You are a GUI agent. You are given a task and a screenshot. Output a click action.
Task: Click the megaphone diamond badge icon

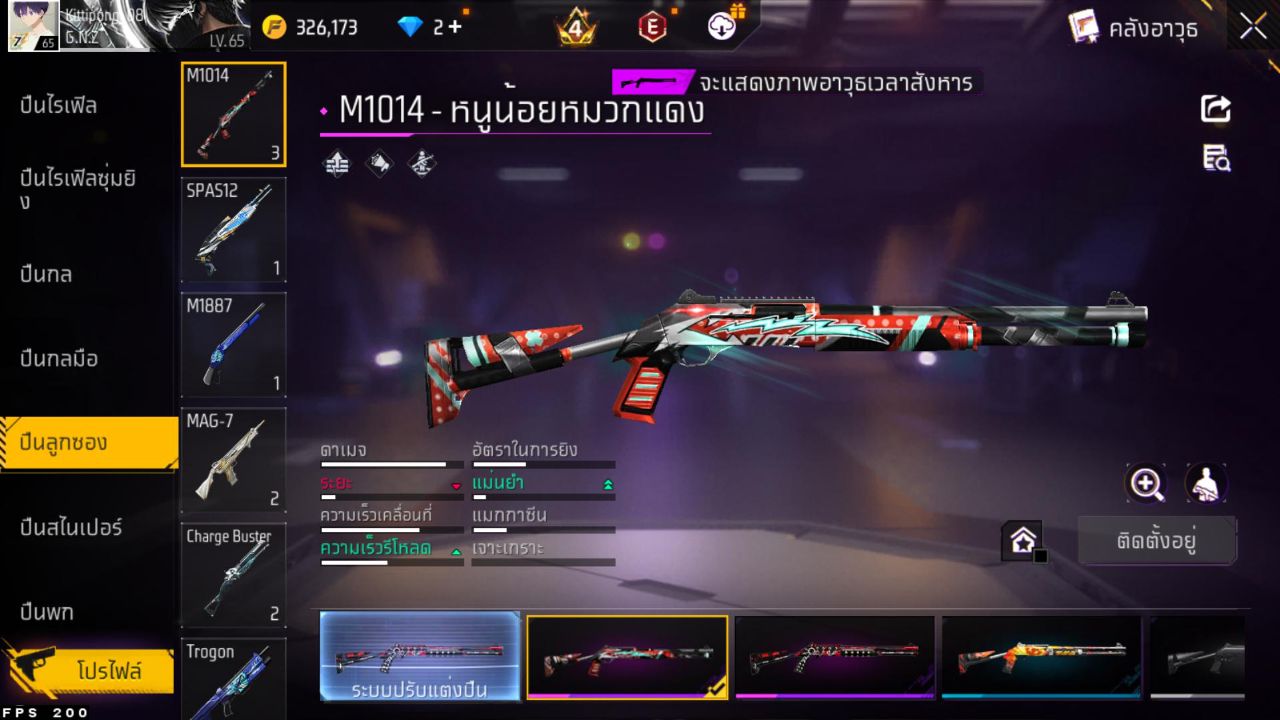(379, 163)
